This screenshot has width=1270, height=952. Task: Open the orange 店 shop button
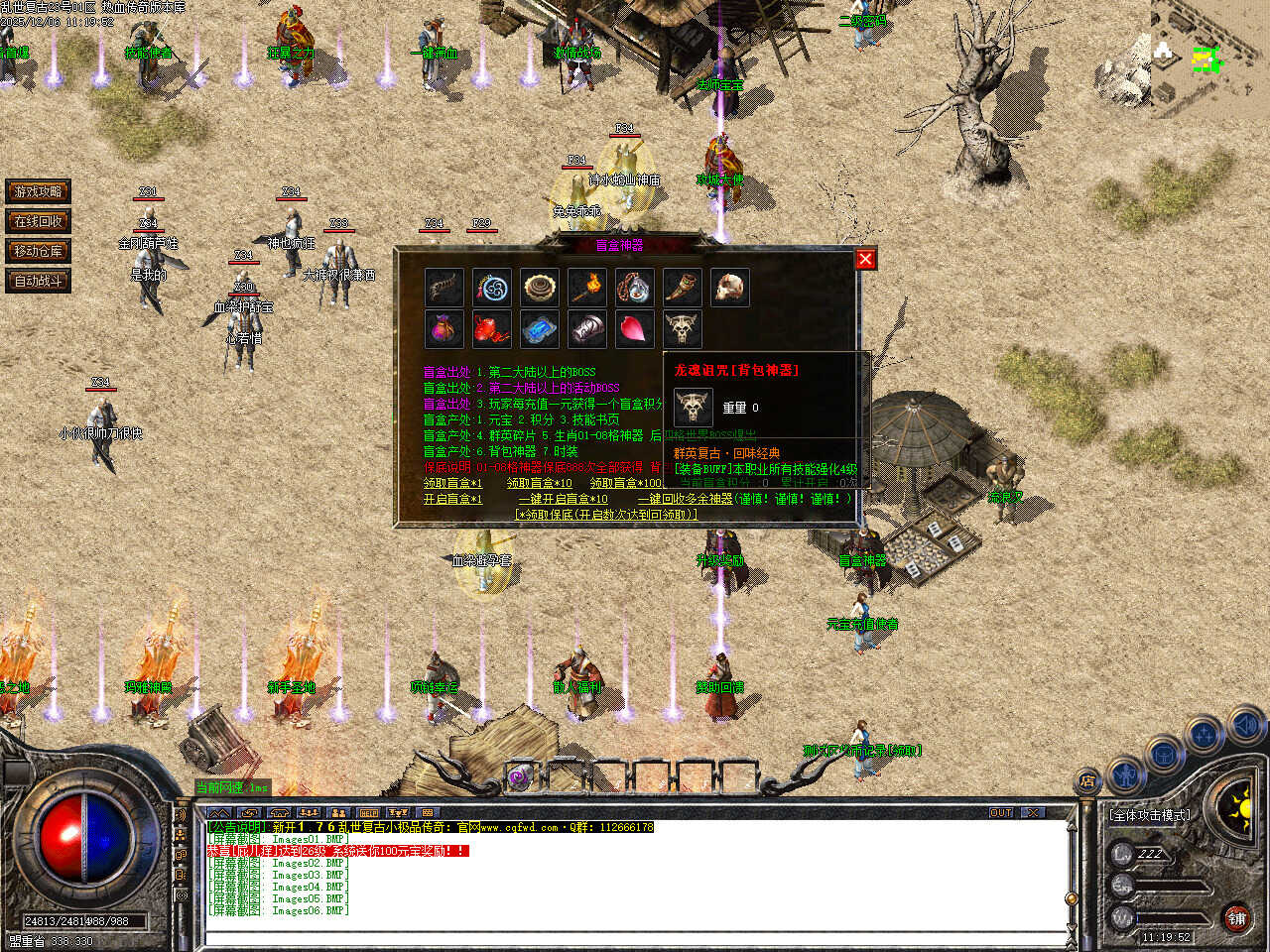pyautogui.click(x=1088, y=781)
